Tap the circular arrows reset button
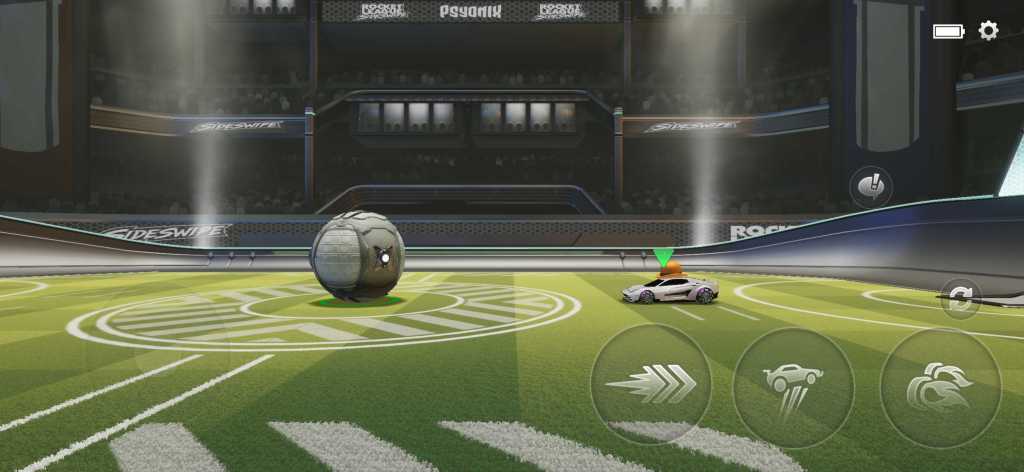 (x=961, y=300)
